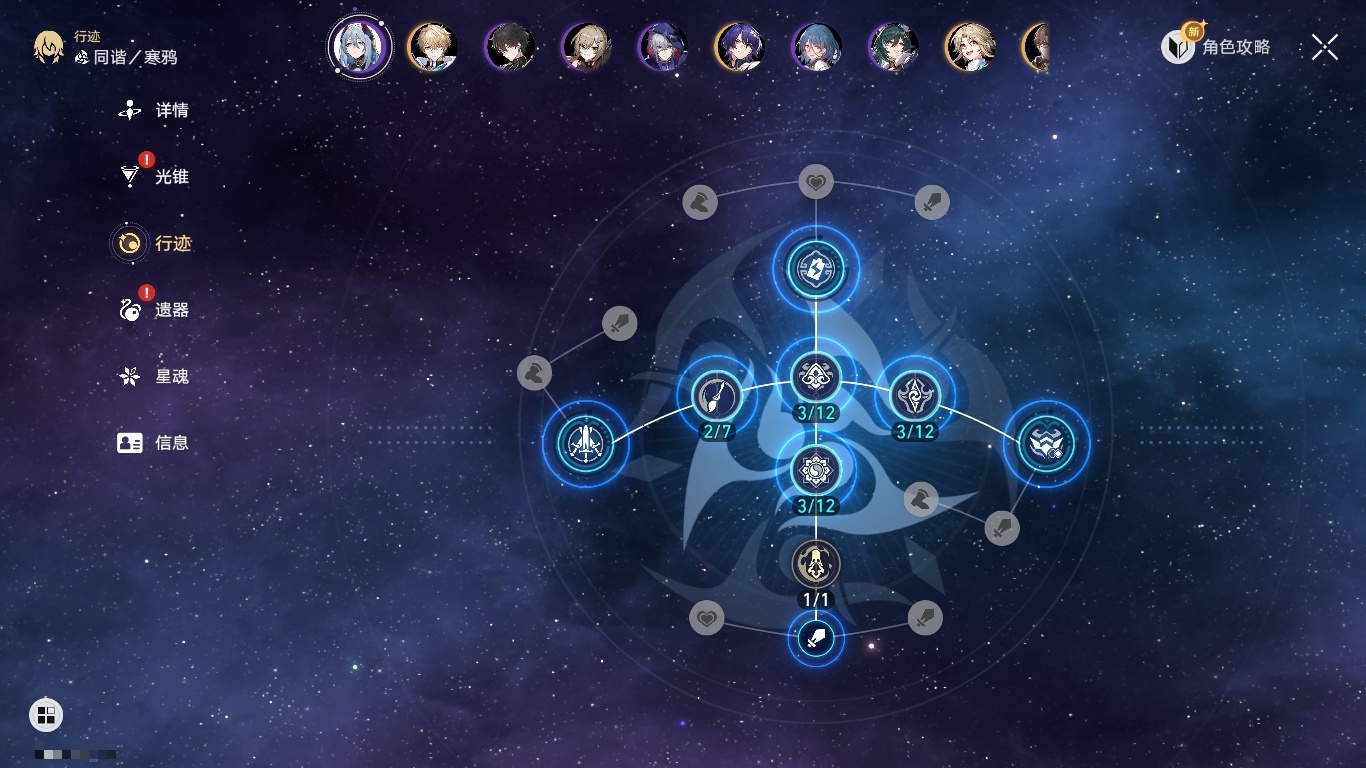Select the silver-haired character portrait

(360, 47)
